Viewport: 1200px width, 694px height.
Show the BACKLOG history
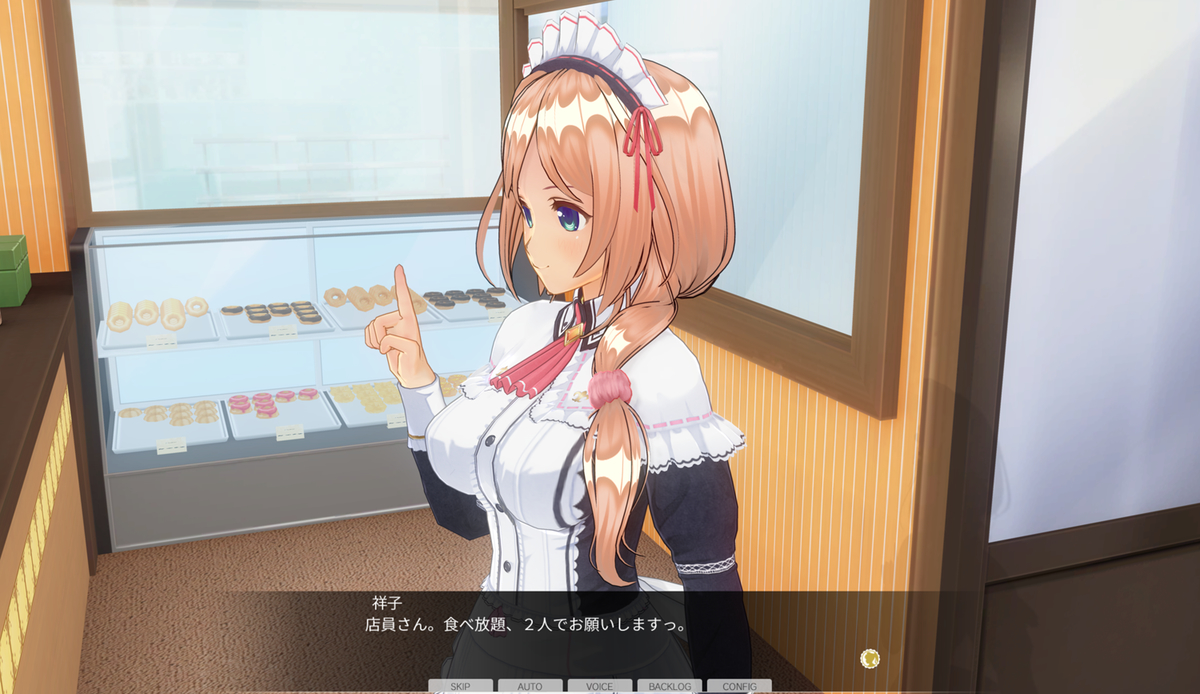(669, 687)
